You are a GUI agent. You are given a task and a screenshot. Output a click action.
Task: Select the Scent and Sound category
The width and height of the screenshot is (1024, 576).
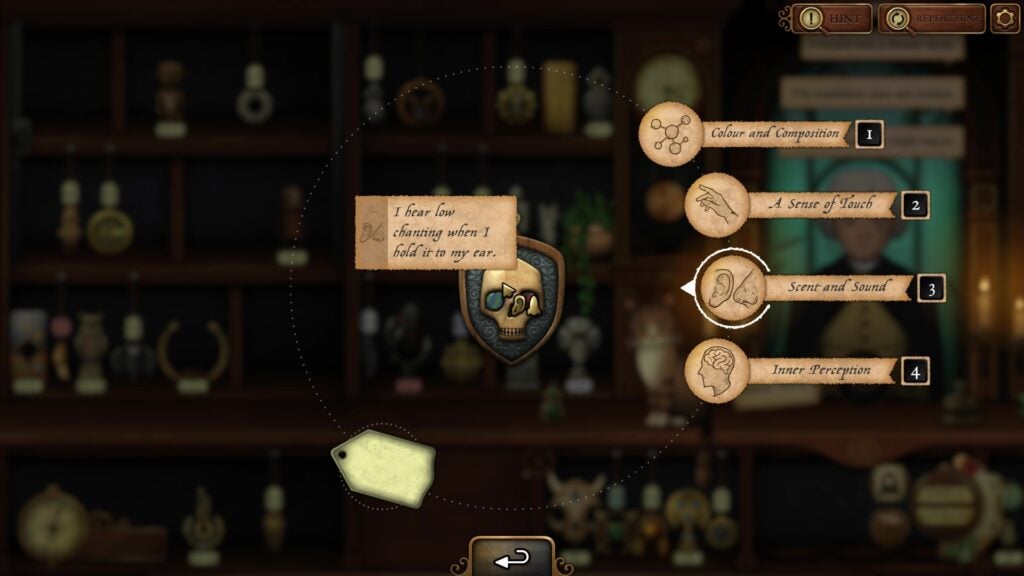tap(820, 288)
